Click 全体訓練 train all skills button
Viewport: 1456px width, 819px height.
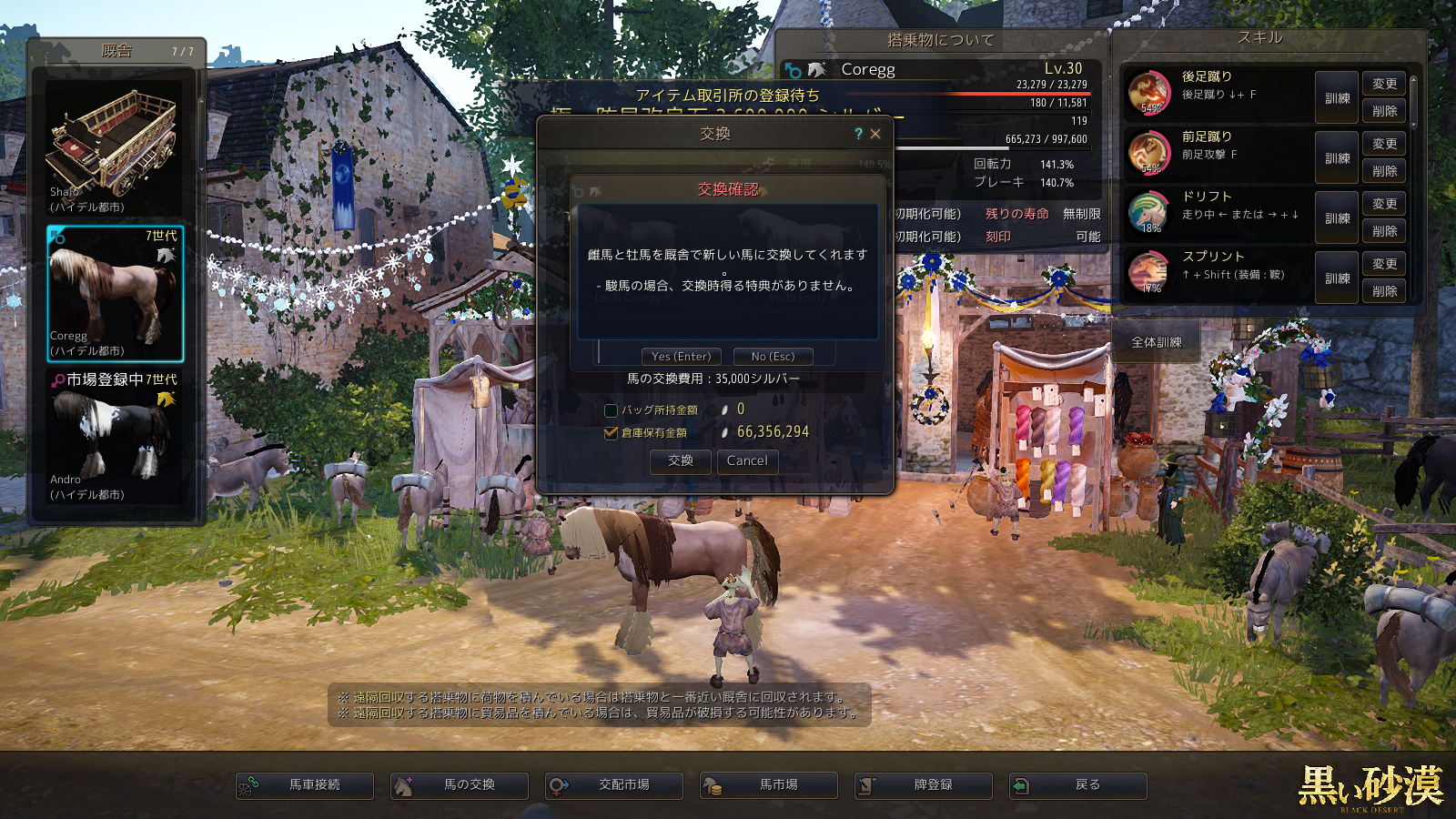(1156, 343)
